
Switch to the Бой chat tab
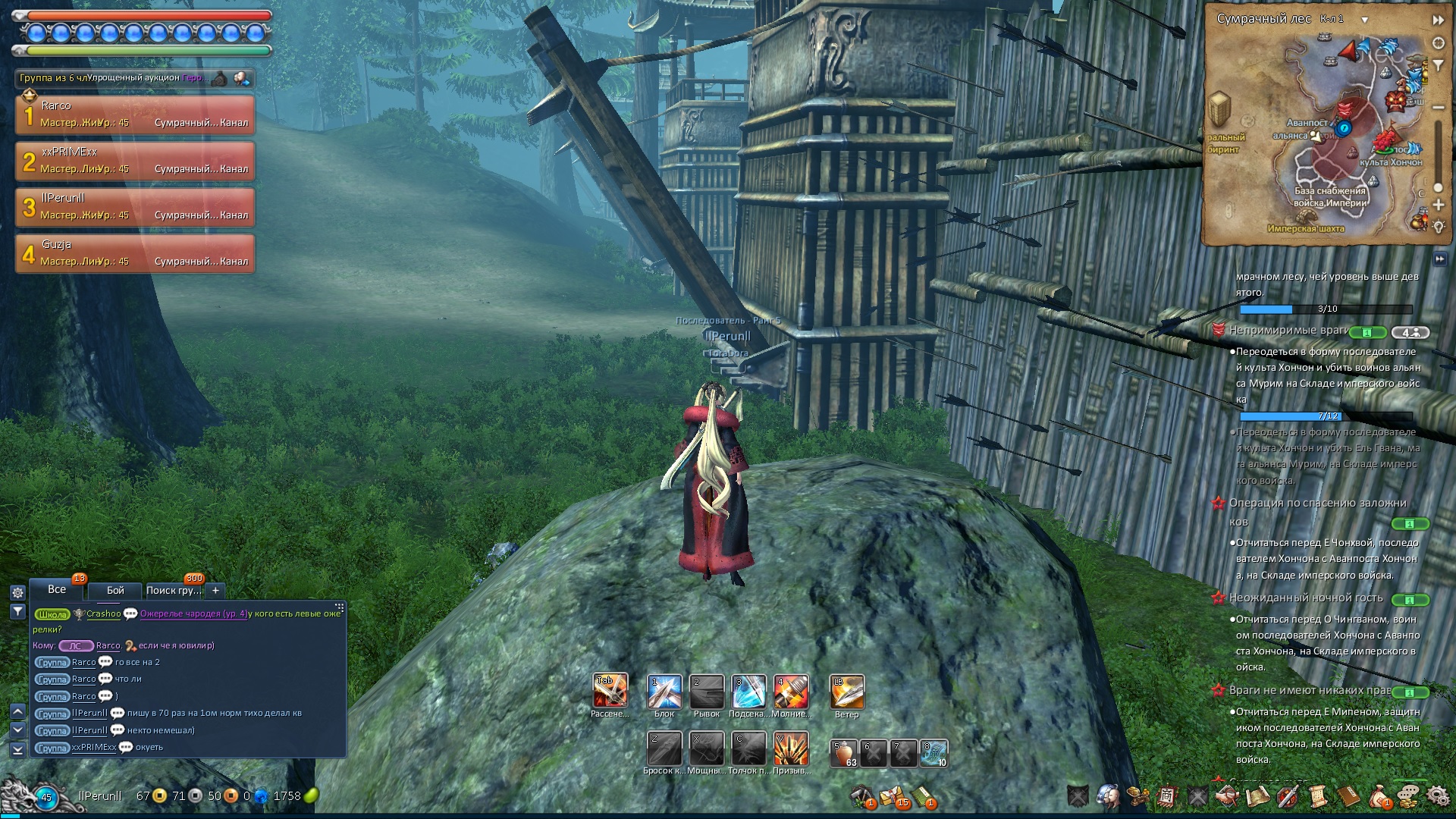115,590
